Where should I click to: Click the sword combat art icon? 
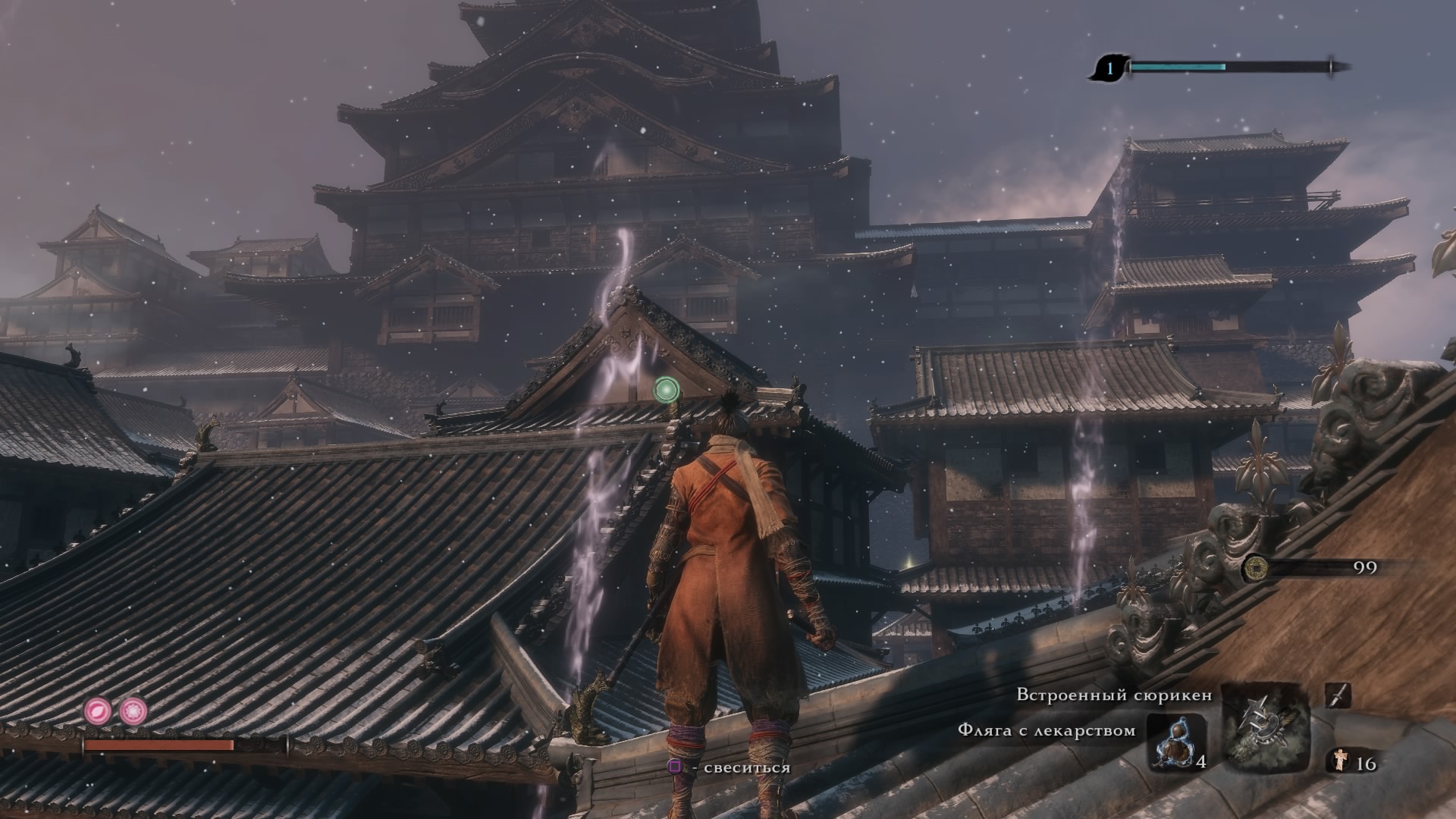[1338, 695]
